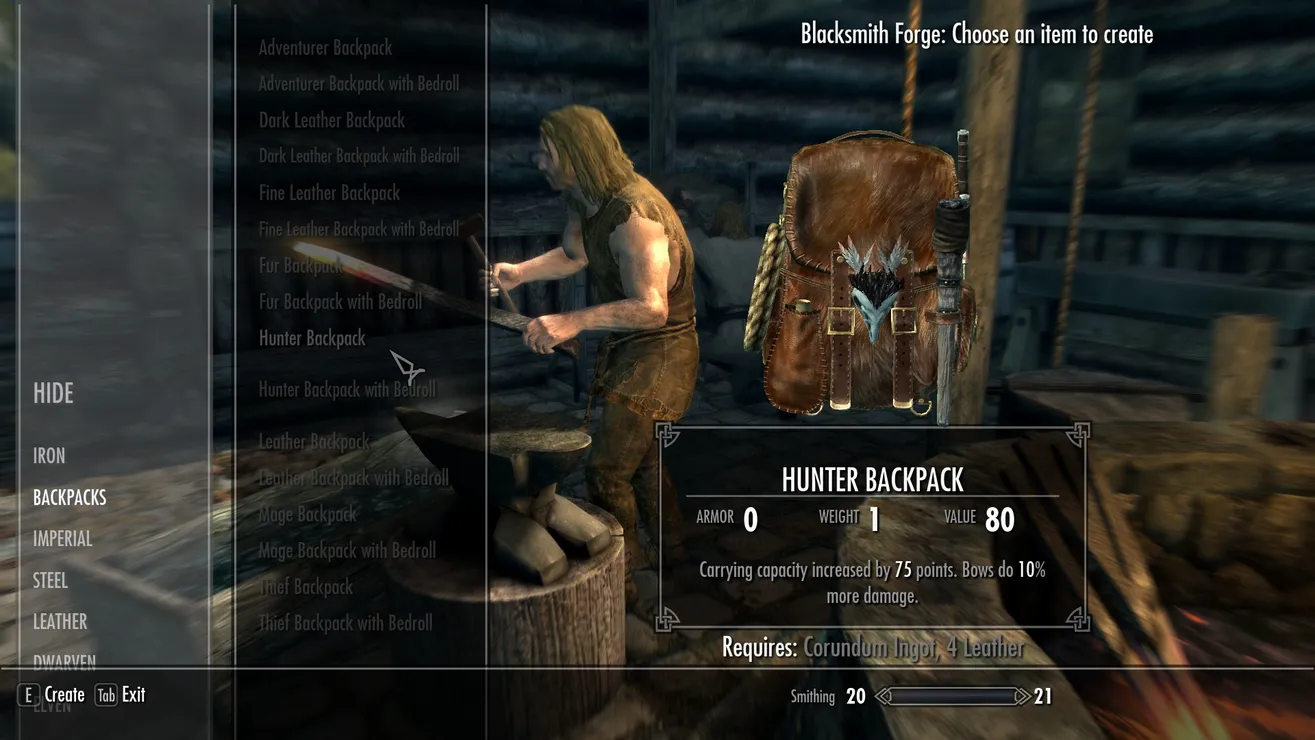
Task: Select the Dark Leather Backpack entry
Action: pyautogui.click(x=331, y=120)
